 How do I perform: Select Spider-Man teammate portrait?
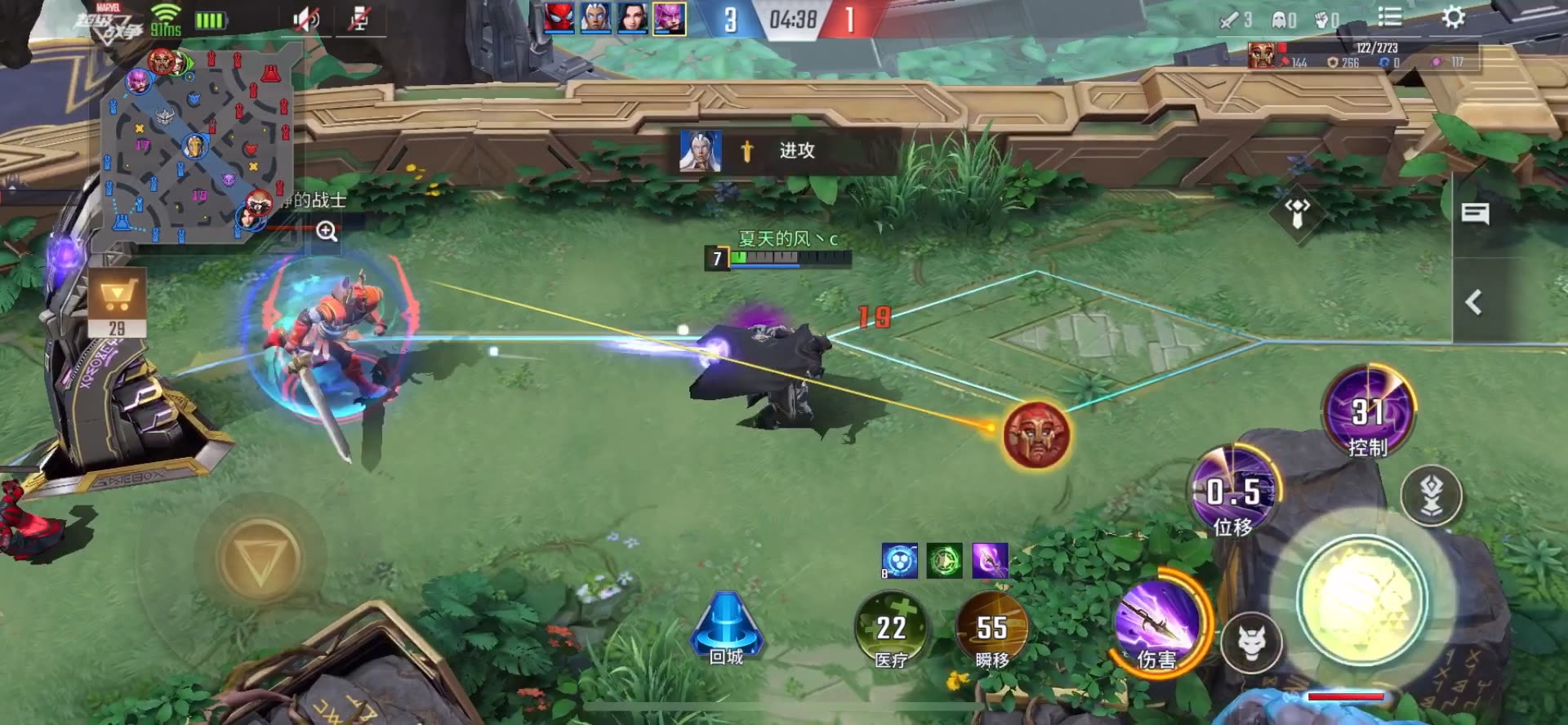pos(559,18)
